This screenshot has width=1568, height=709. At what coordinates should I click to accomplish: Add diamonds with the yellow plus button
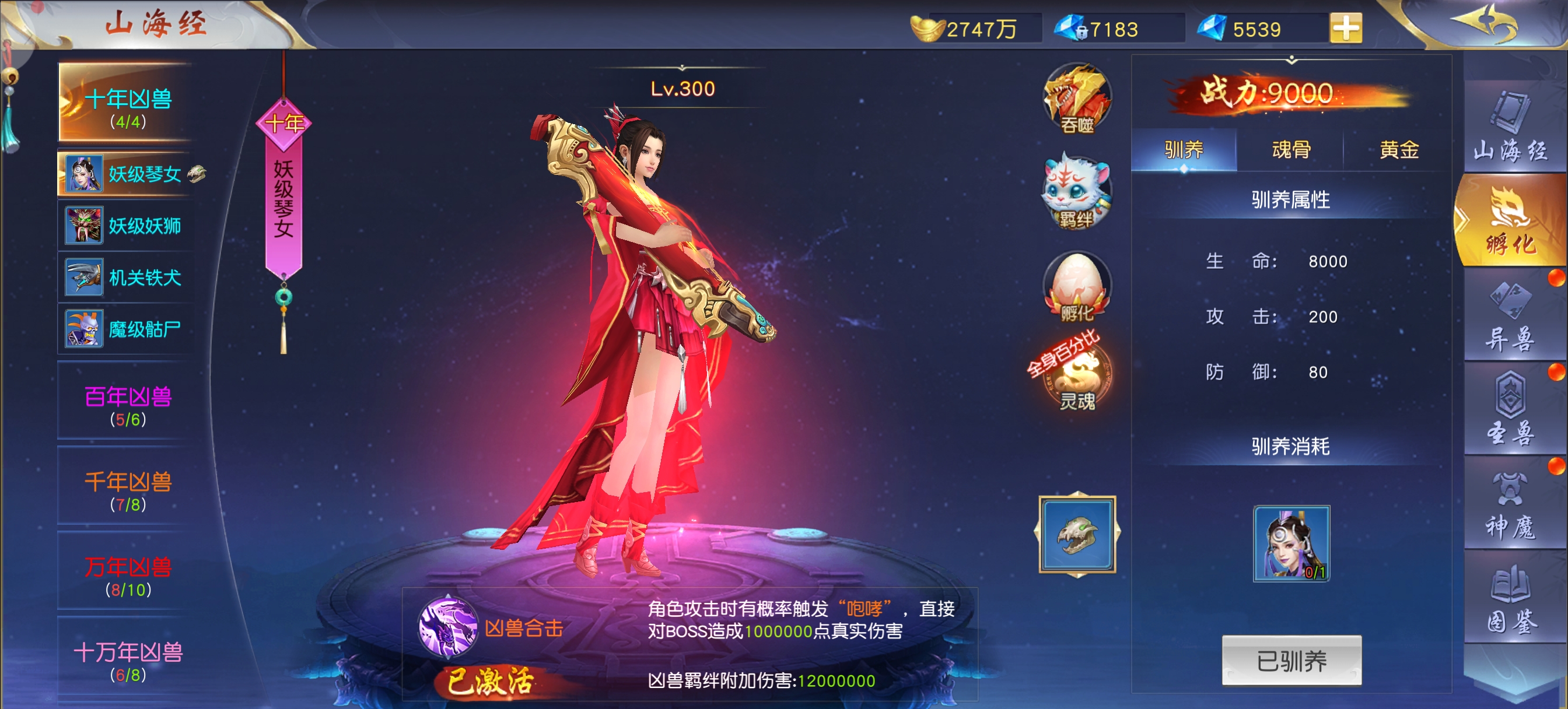click(x=1345, y=28)
